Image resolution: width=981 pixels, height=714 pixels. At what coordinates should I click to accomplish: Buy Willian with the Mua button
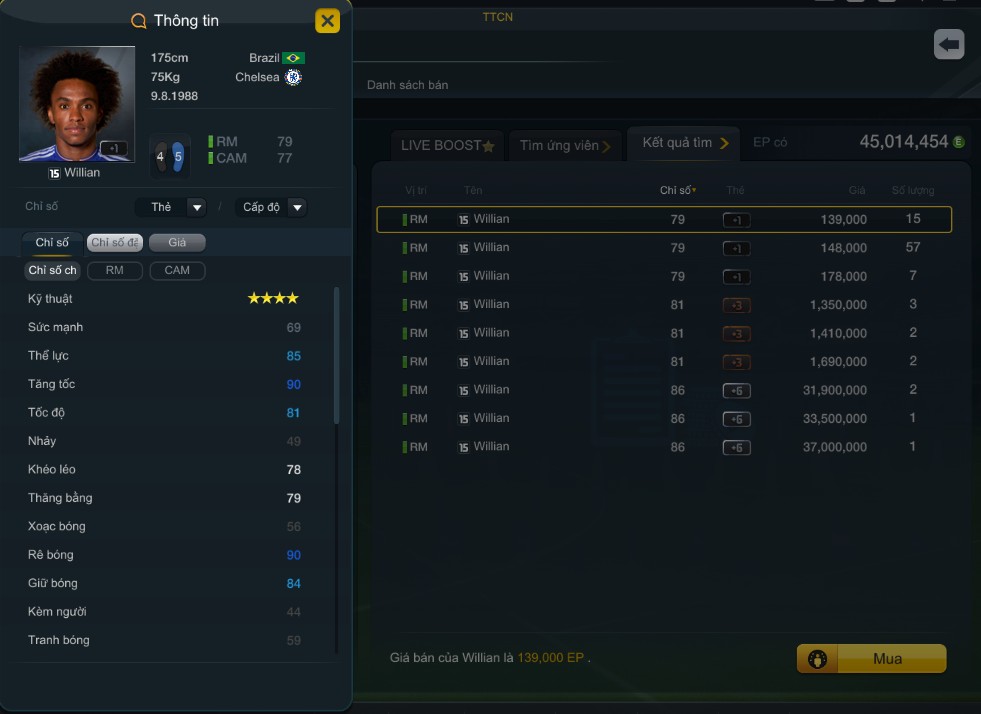point(871,659)
